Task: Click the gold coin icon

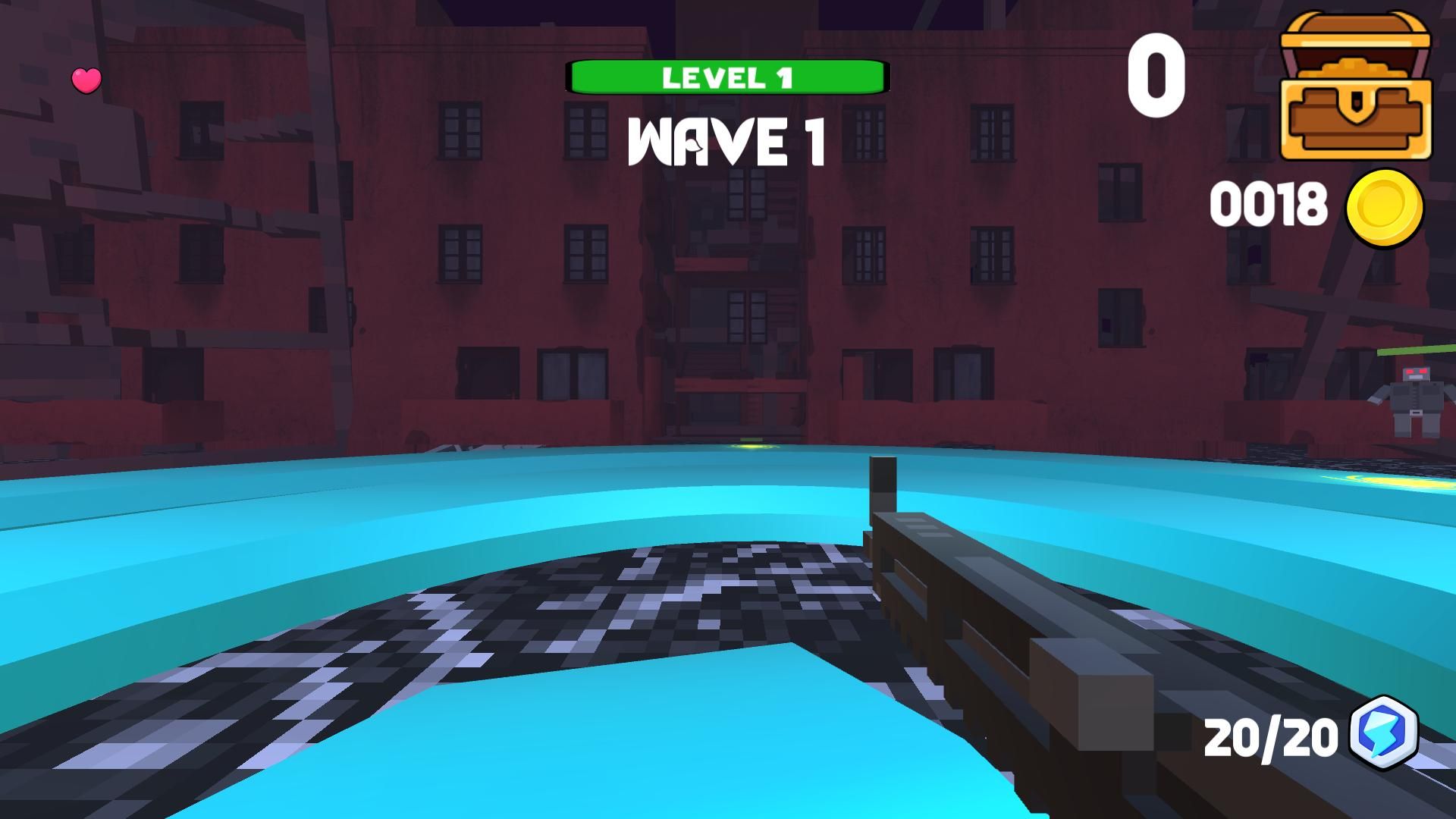Action: (1384, 208)
